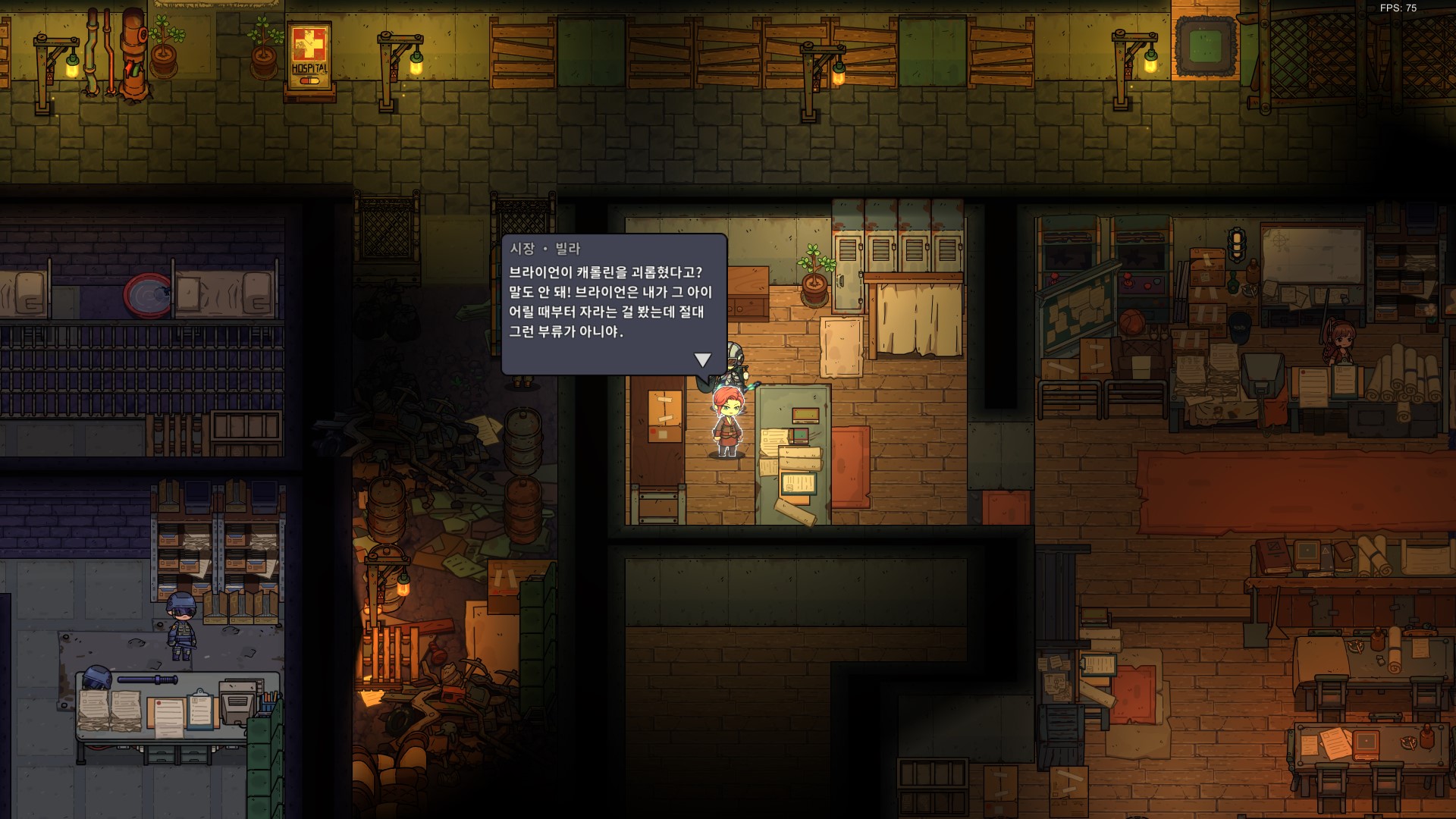The image size is (1456, 819).
Task: Advance dialogue with the white arrow
Action: [702, 359]
